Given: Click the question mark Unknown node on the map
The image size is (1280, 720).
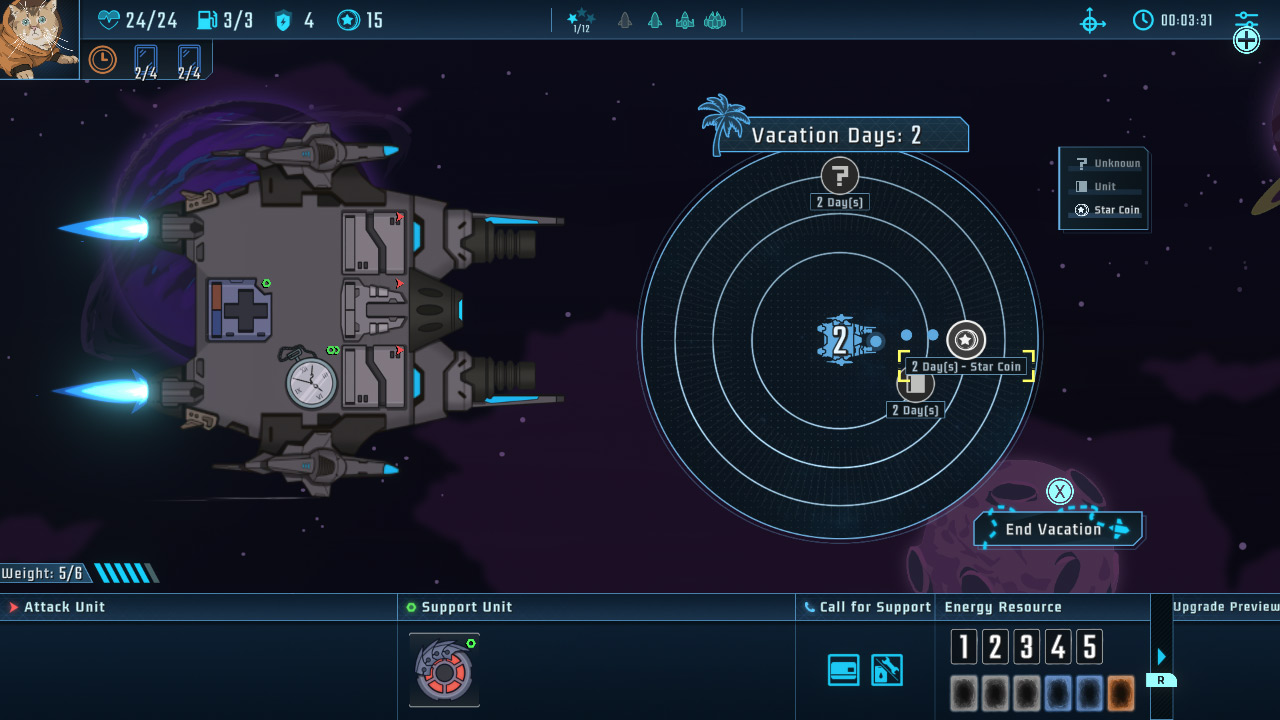Looking at the screenshot, I should [839, 176].
